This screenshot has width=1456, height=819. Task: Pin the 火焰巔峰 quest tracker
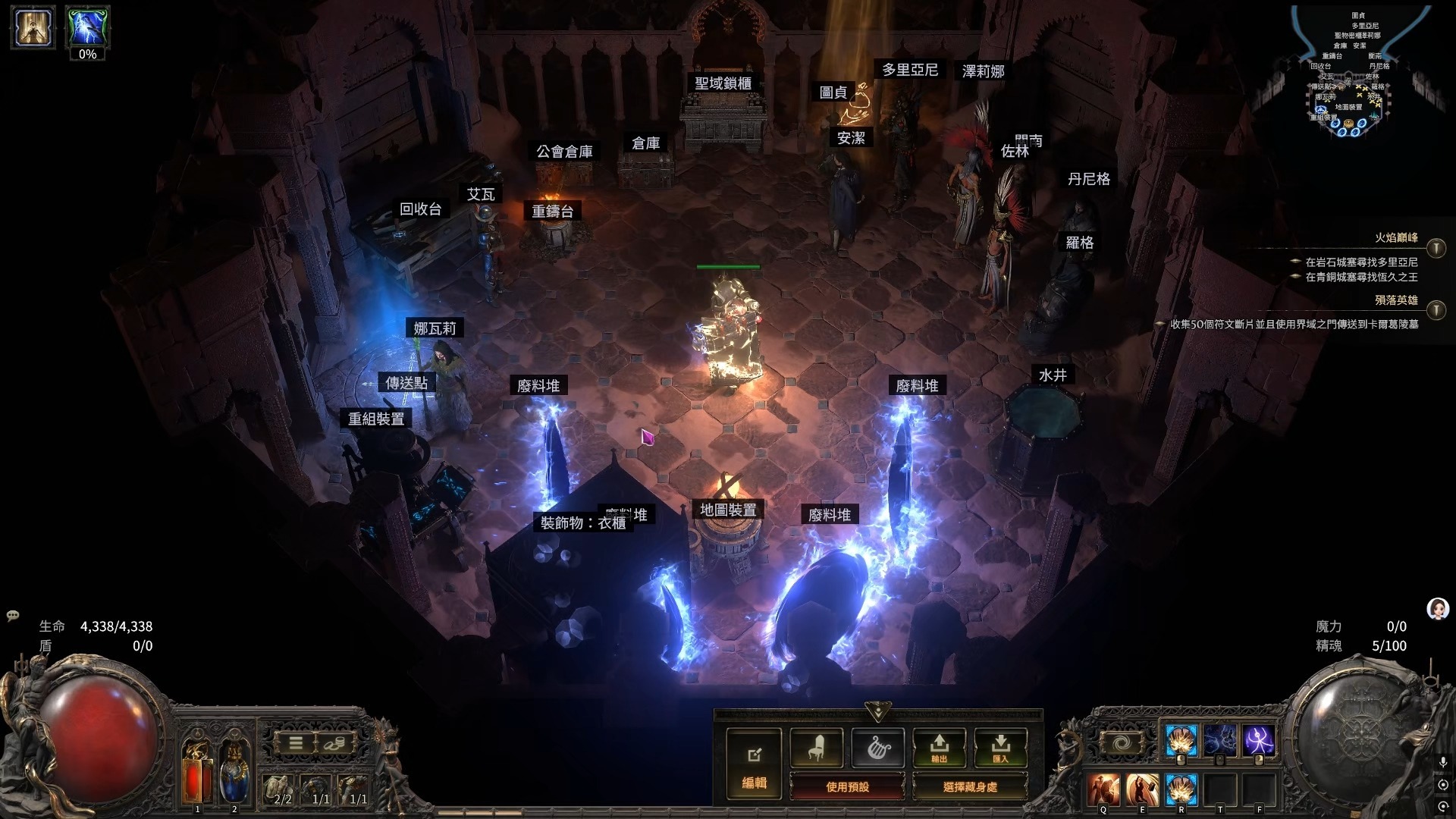pyautogui.click(x=1436, y=248)
